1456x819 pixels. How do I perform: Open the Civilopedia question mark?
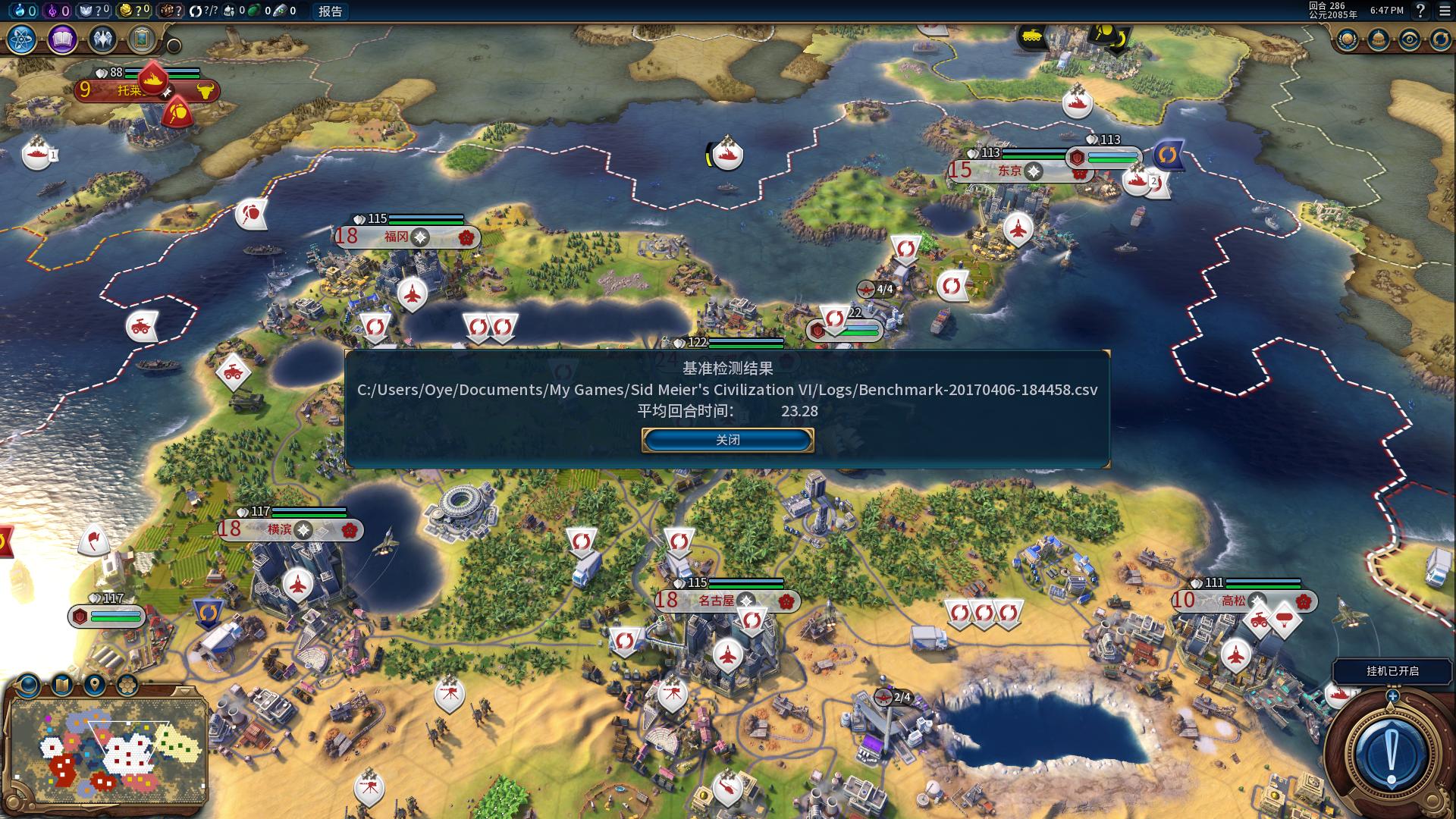[1420, 11]
